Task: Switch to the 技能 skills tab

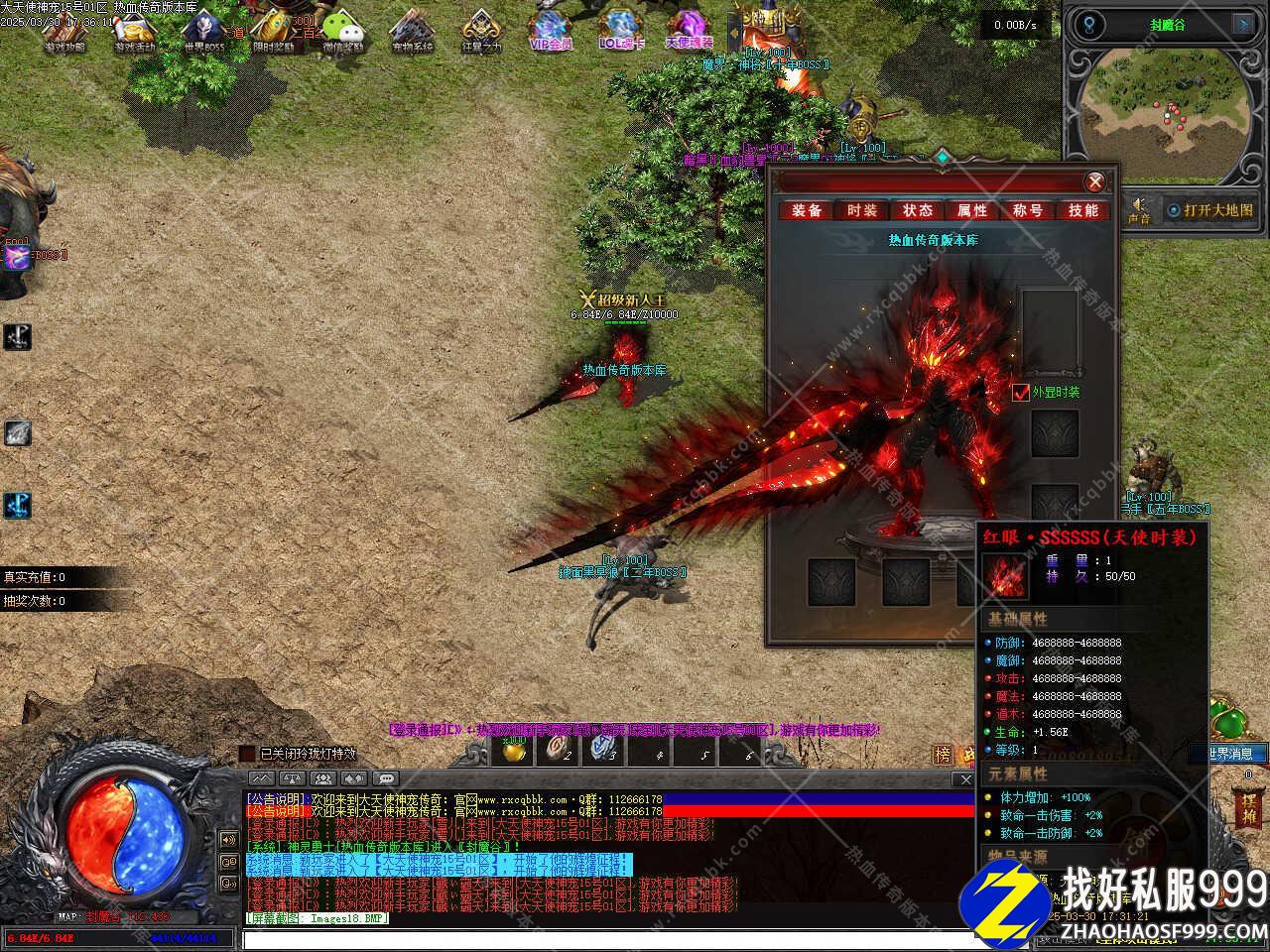Action: (1082, 210)
